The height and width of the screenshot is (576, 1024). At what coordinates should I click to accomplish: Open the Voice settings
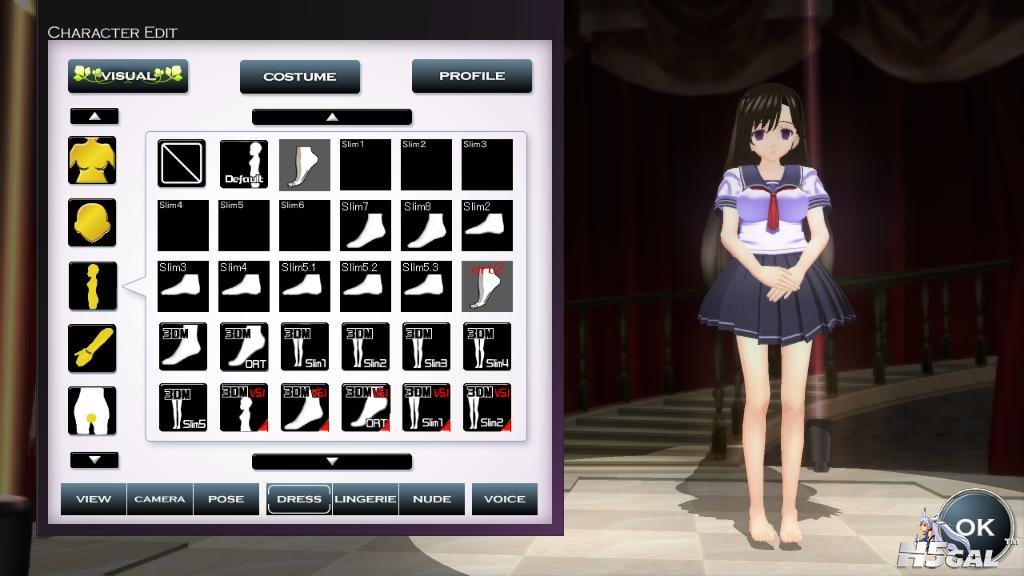505,499
